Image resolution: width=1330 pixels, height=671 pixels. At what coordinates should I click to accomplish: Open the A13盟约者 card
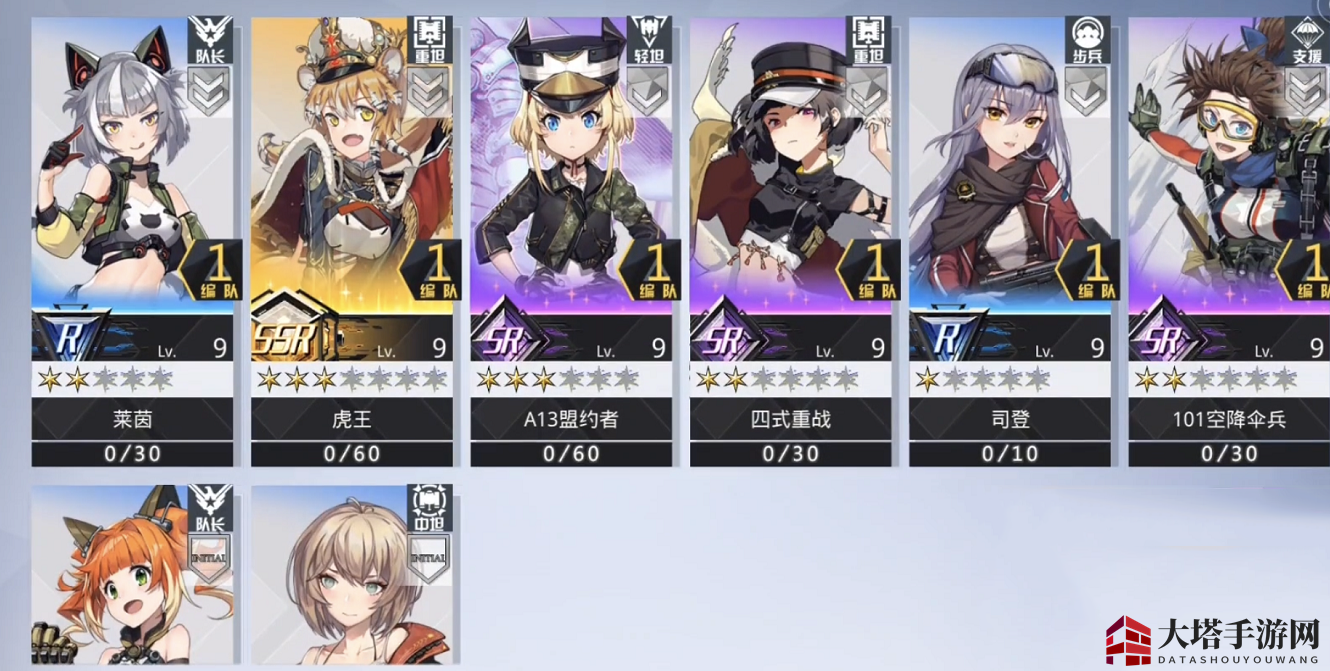coord(571,240)
